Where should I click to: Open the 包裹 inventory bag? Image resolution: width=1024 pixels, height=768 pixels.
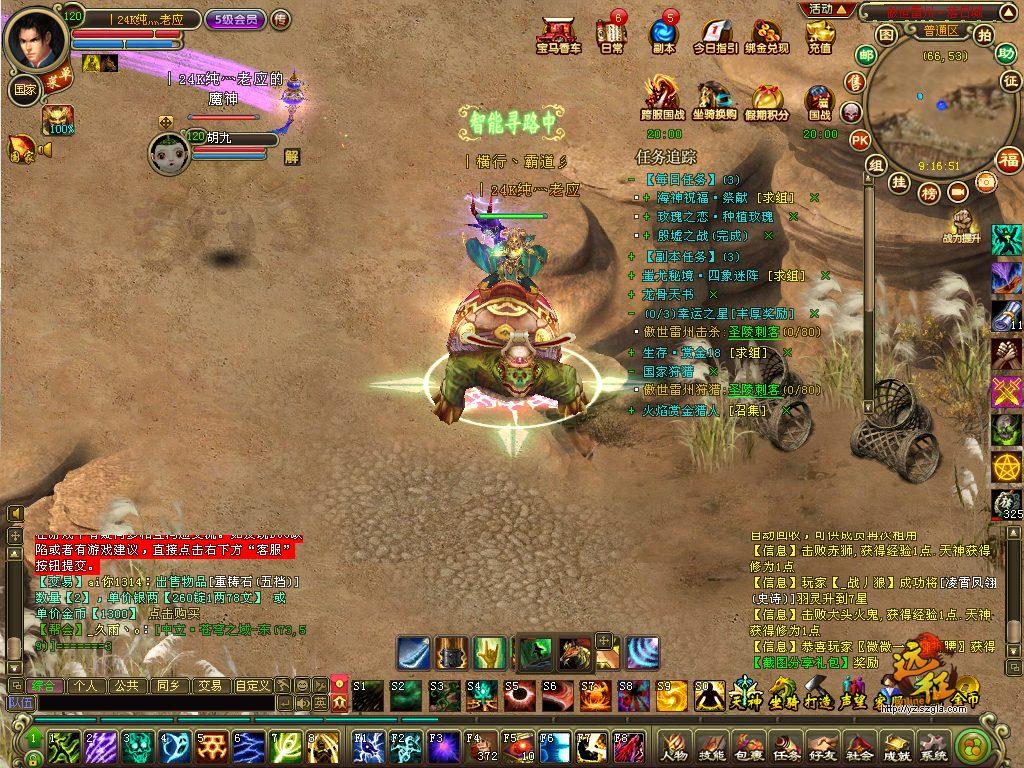tap(748, 746)
